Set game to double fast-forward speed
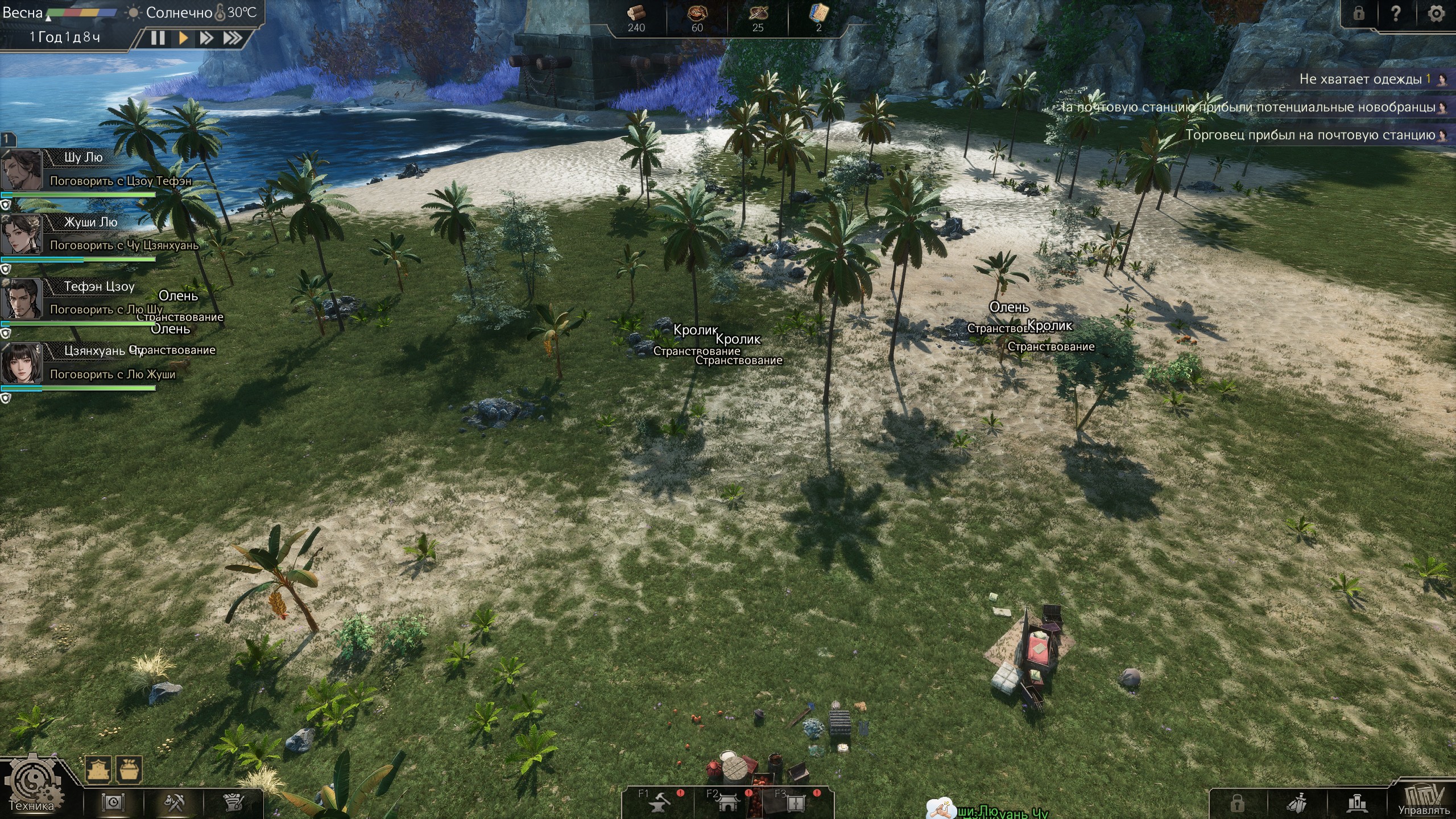 (206, 38)
